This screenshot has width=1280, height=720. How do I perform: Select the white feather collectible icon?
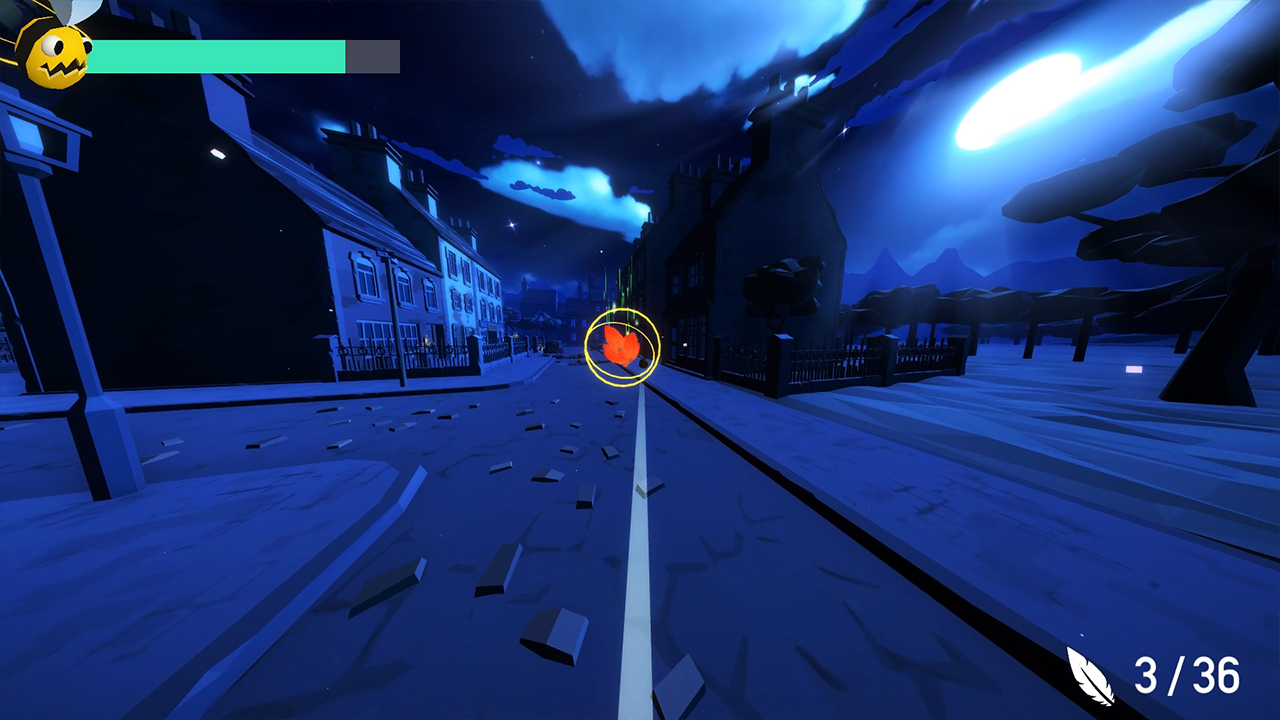pyautogui.click(x=1092, y=675)
